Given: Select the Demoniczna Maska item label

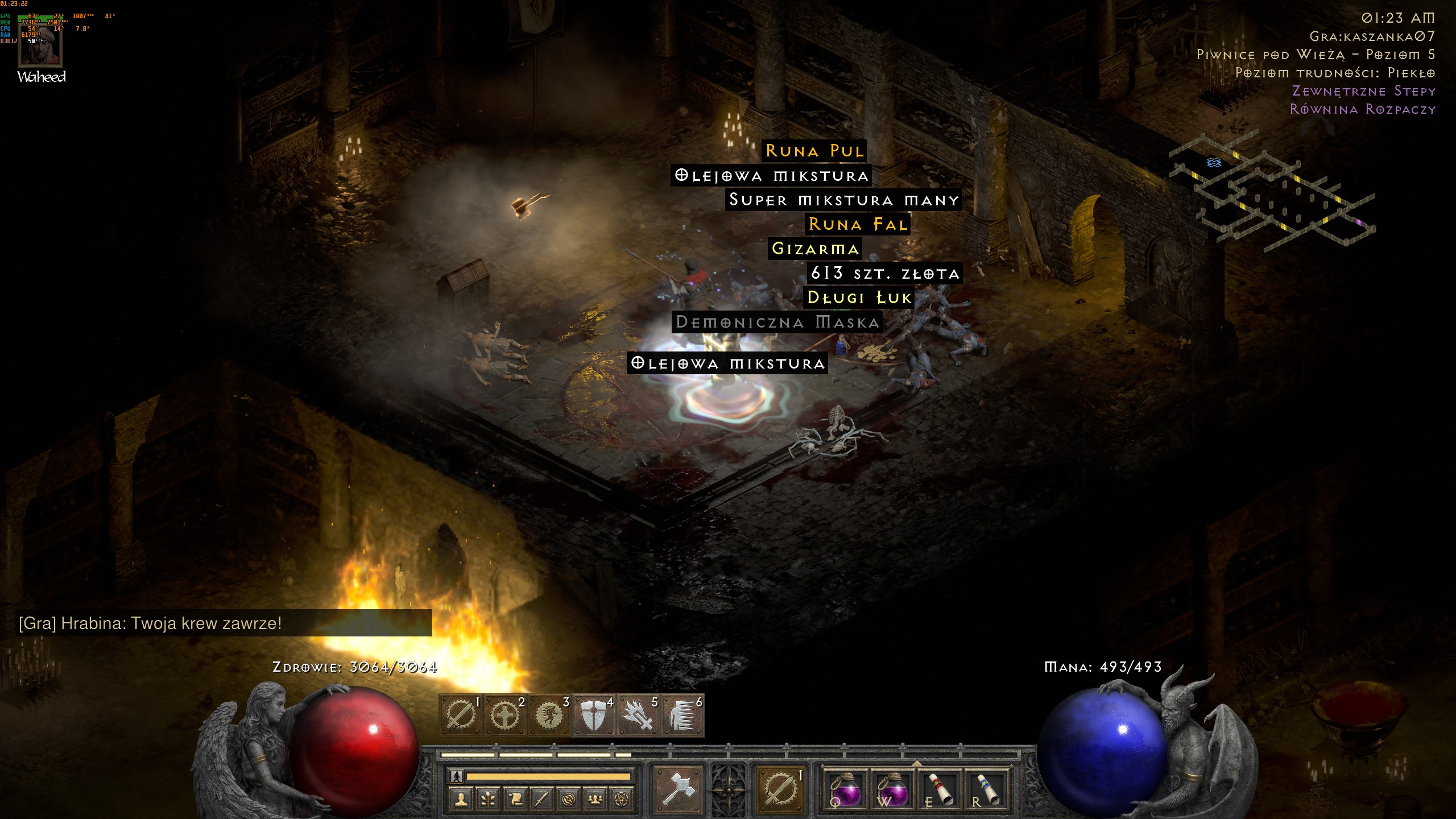Looking at the screenshot, I should (777, 322).
